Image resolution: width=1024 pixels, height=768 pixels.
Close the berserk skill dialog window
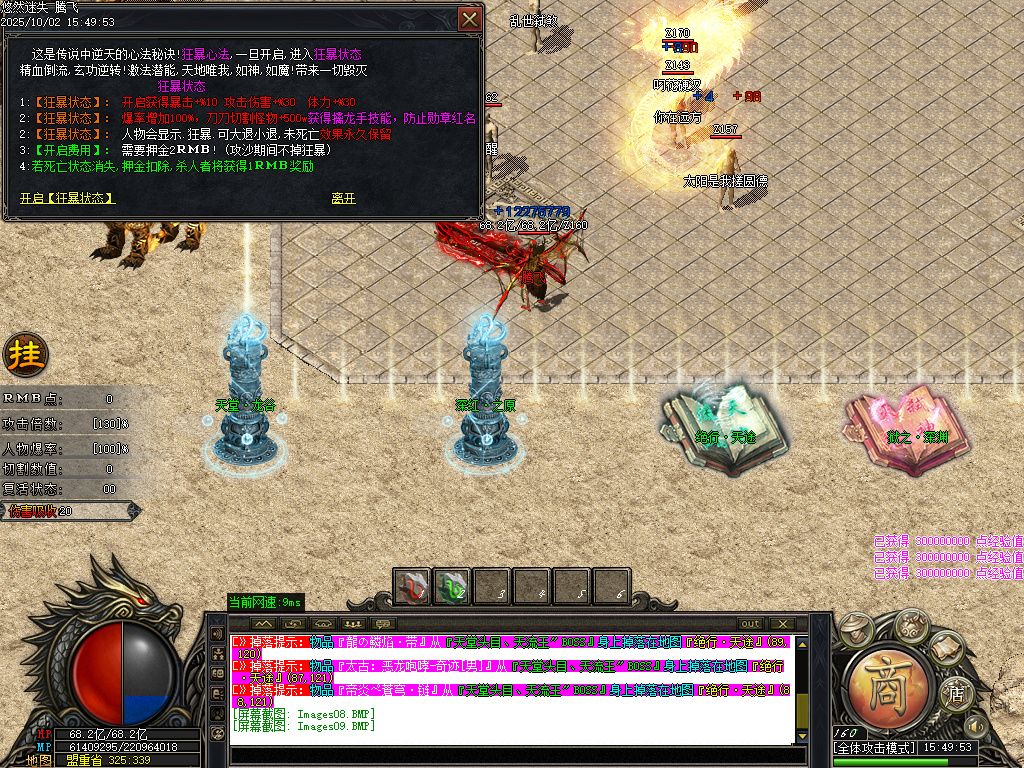[469, 19]
